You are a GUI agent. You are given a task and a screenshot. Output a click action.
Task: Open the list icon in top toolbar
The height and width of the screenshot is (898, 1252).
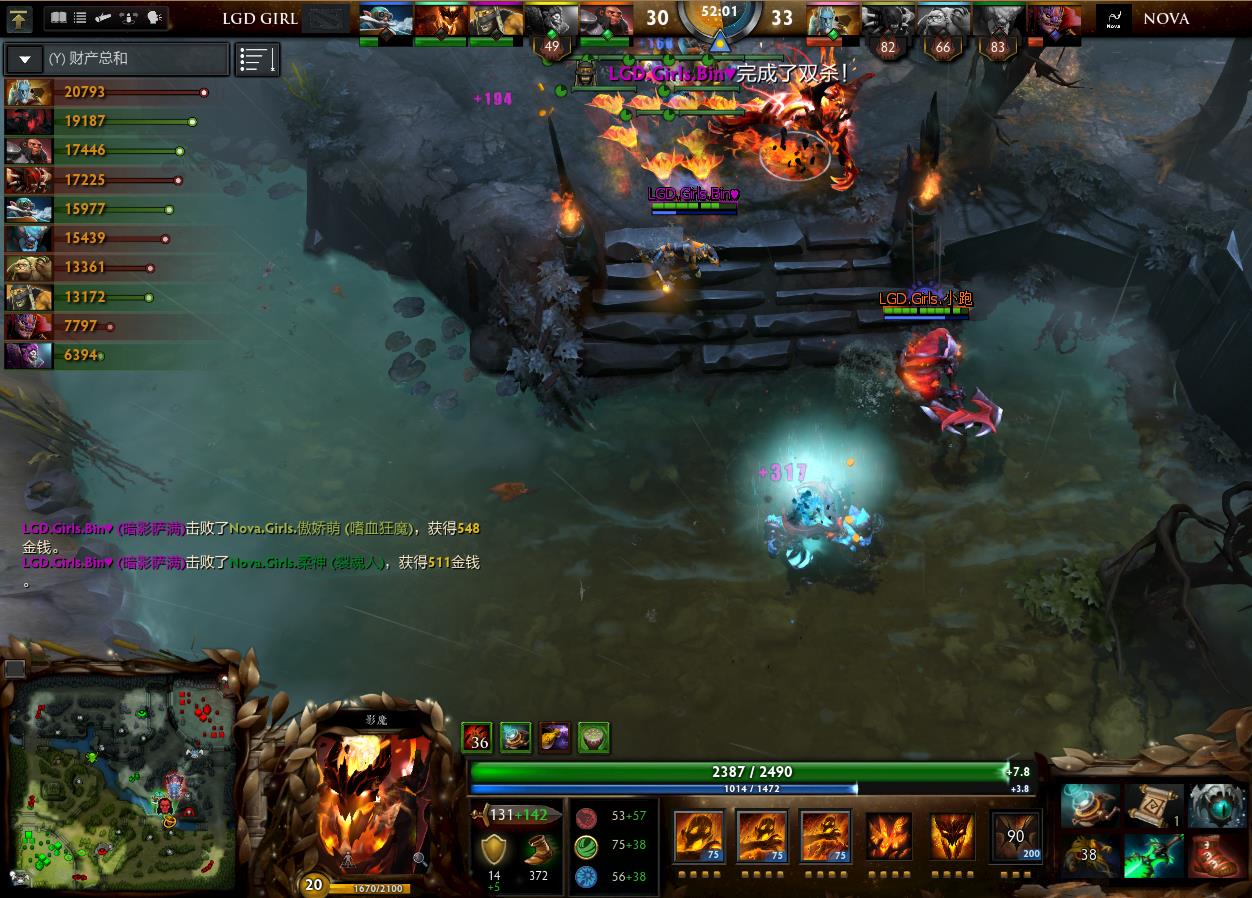click(x=80, y=18)
